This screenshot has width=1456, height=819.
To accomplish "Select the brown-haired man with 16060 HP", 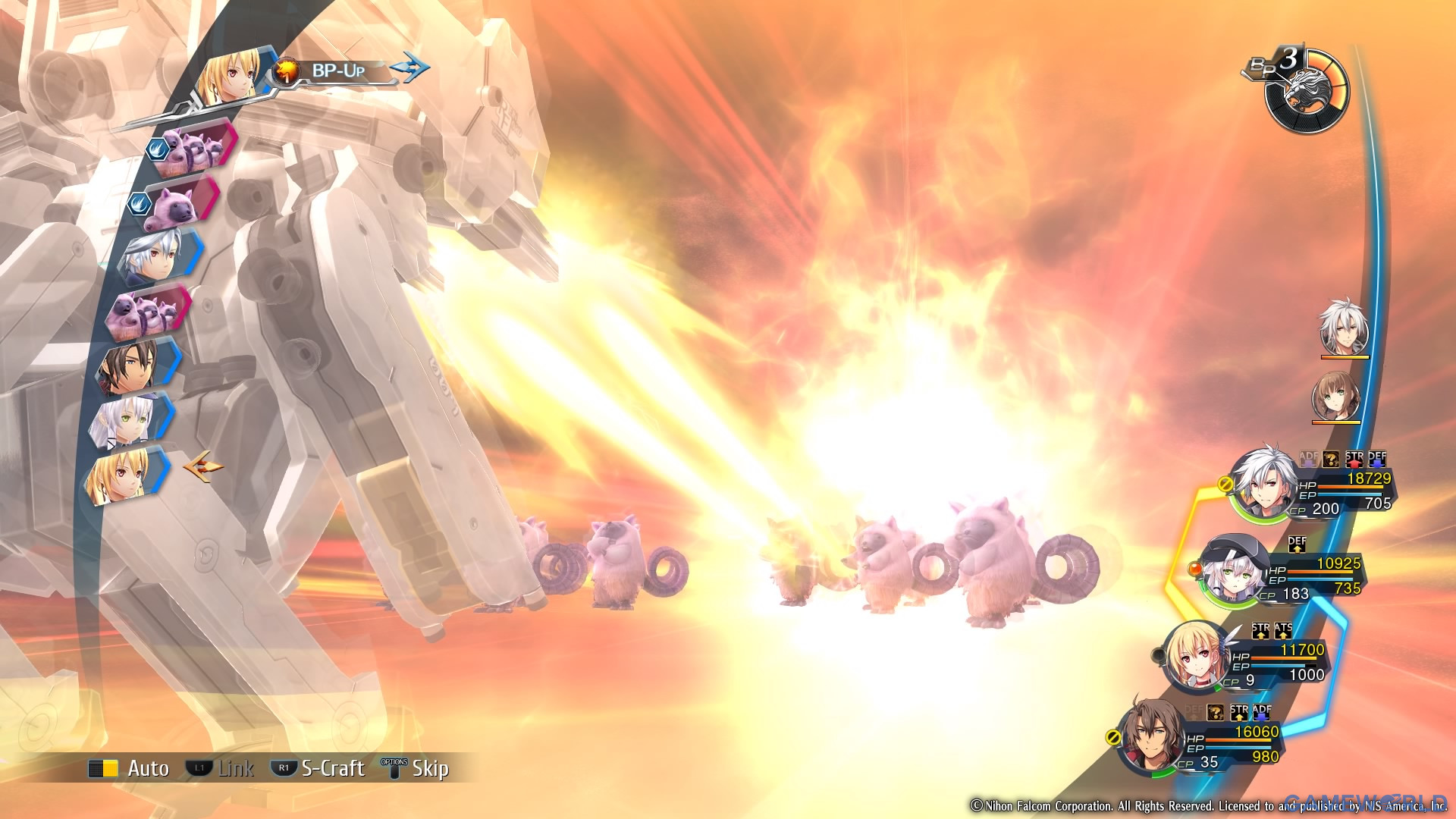I will click(x=1152, y=737).
